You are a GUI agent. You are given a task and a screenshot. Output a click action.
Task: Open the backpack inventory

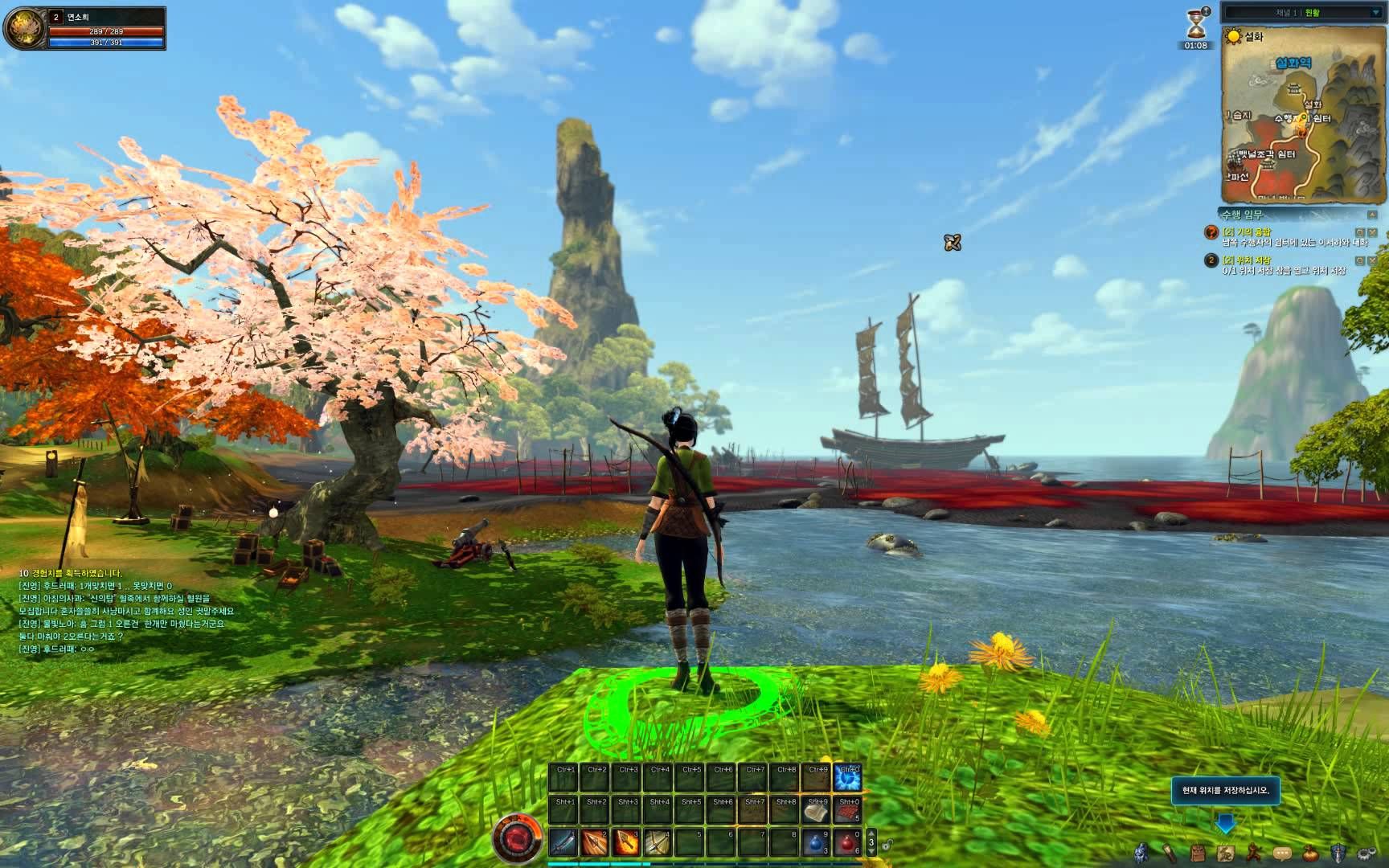pos(1198,853)
